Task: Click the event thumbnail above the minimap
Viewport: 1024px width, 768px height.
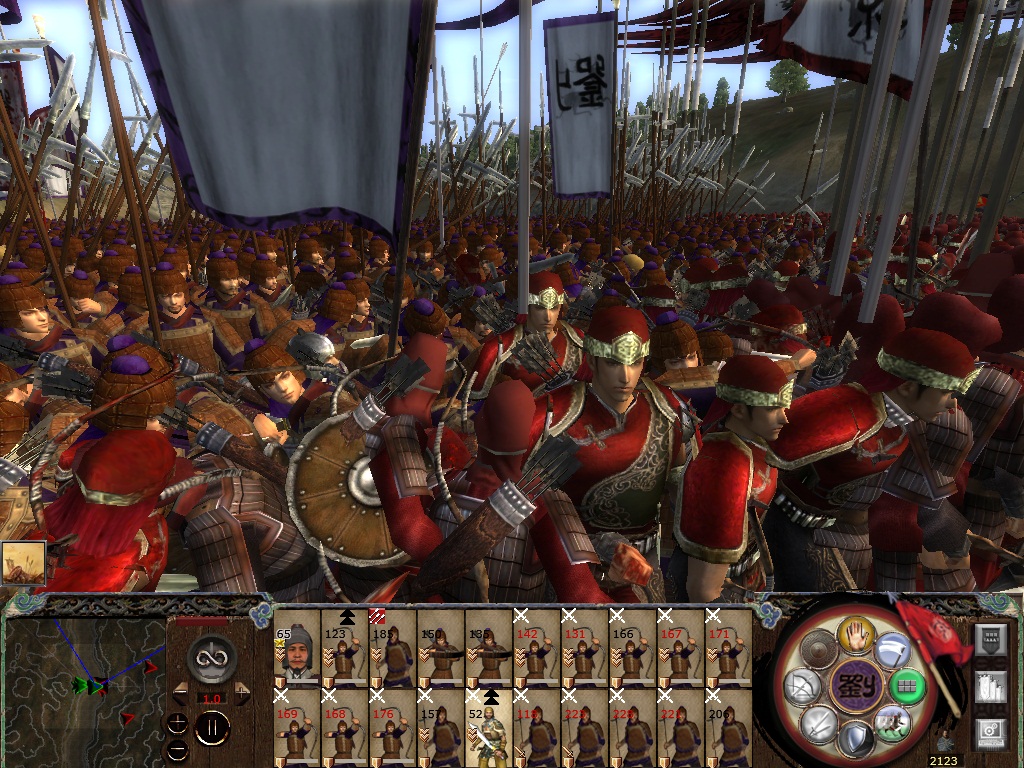Action: (20, 563)
